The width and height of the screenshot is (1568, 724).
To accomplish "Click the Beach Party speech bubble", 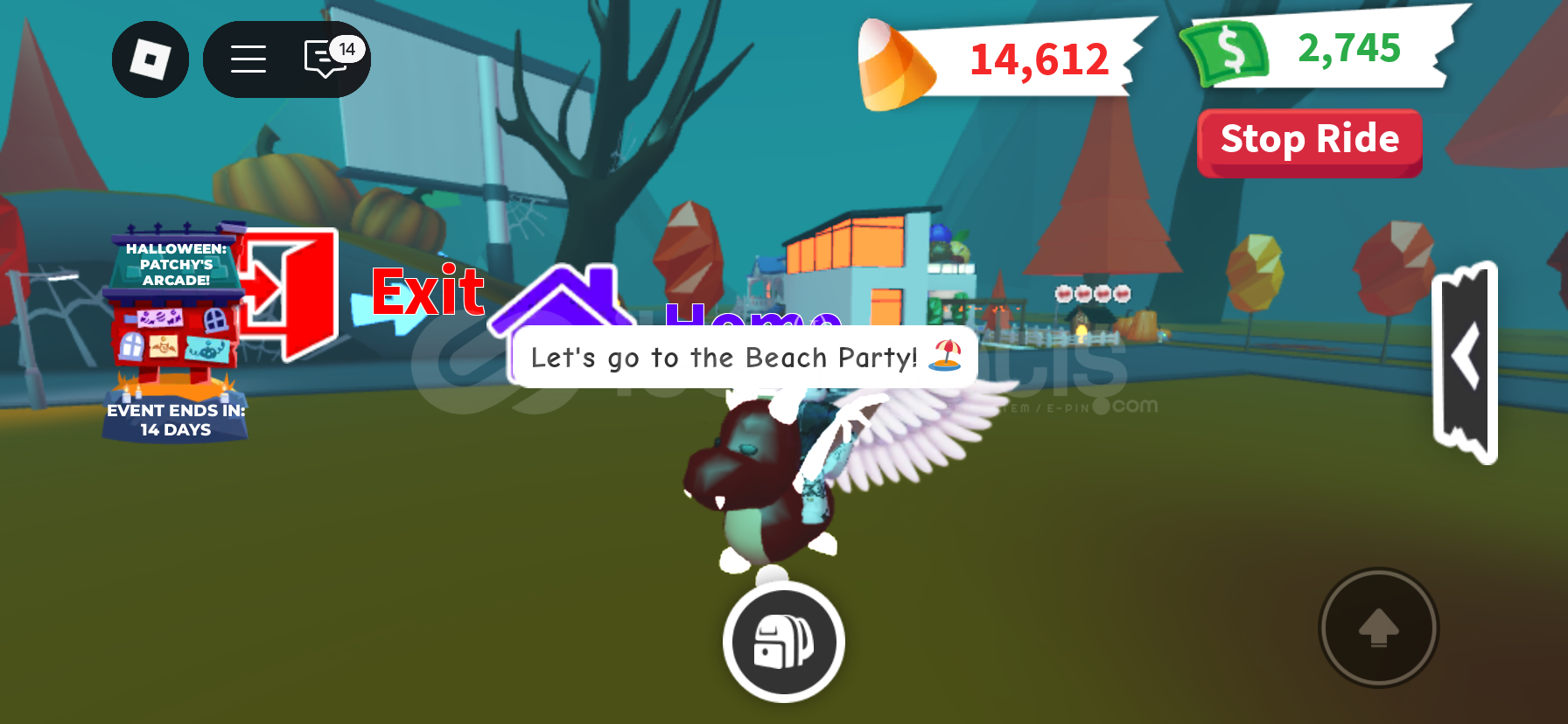I will coord(742,357).
